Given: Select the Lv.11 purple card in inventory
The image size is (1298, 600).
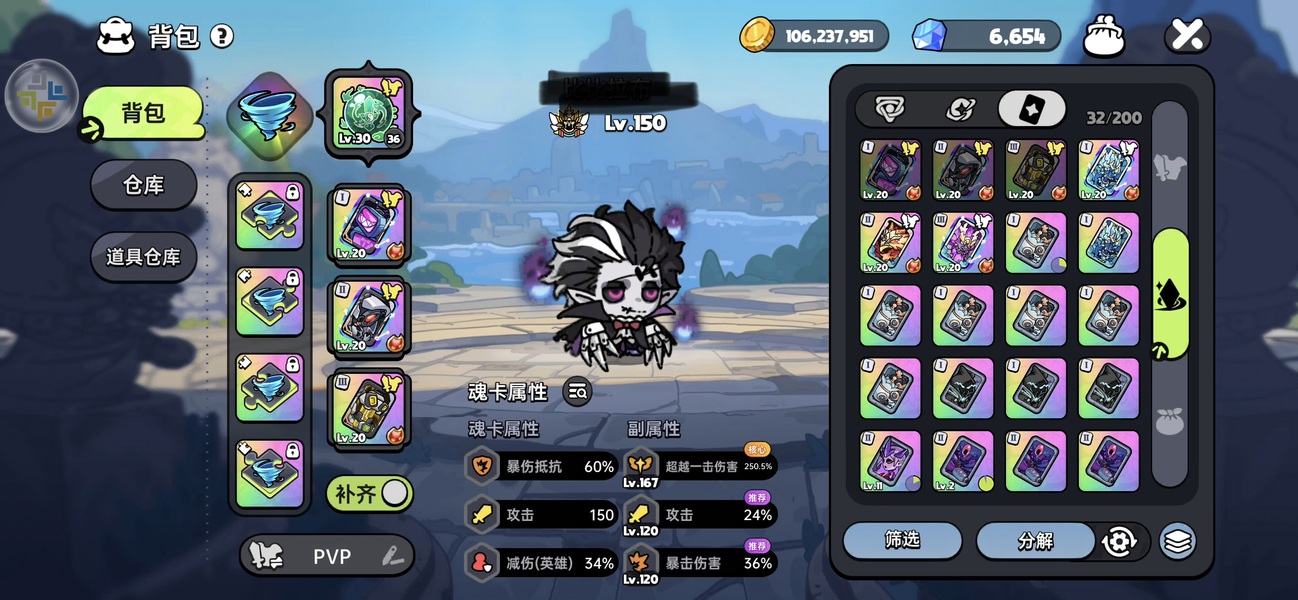Looking at the screenshot, I should tap(890, 461).
